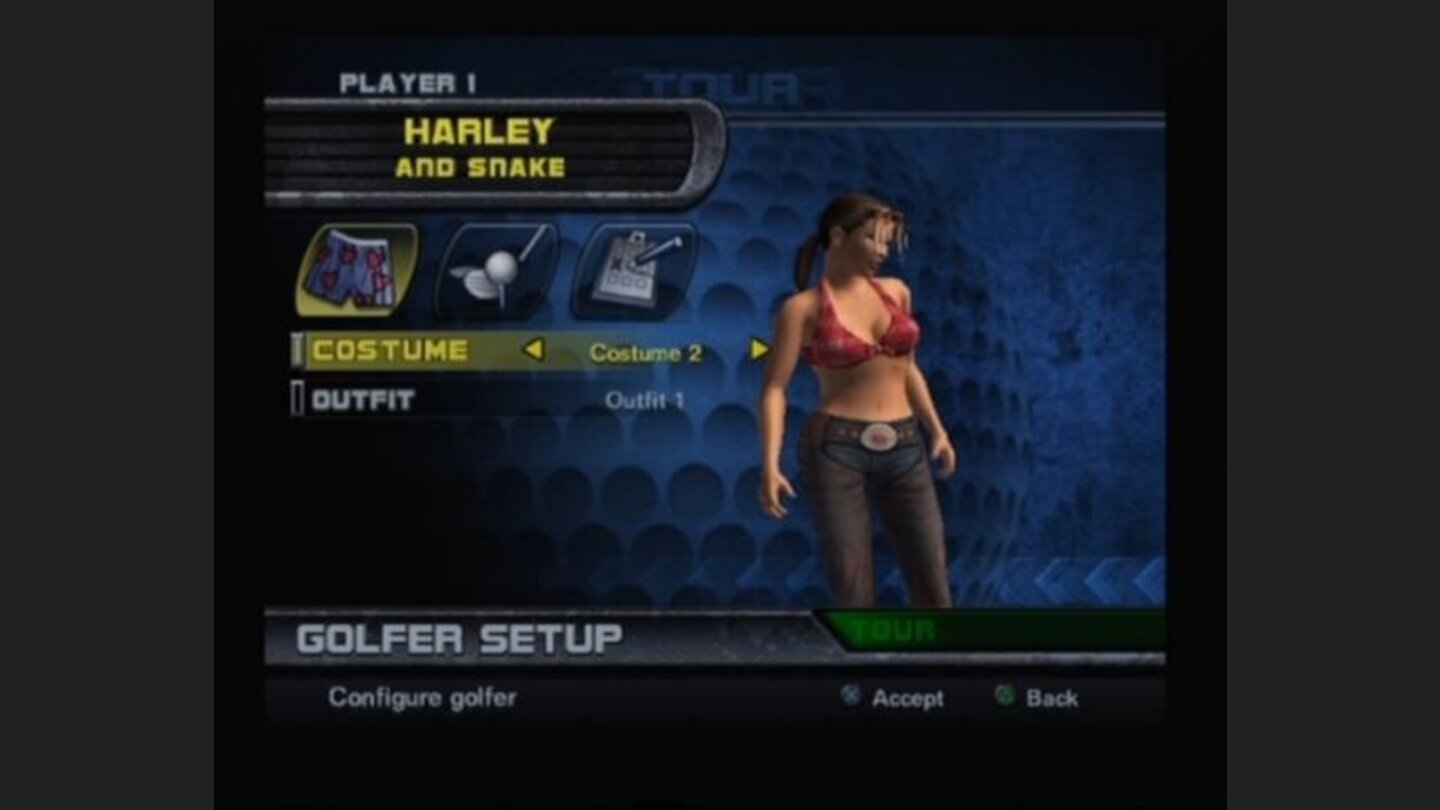Click the blue X Accept icon

click(x=851, y=697)
